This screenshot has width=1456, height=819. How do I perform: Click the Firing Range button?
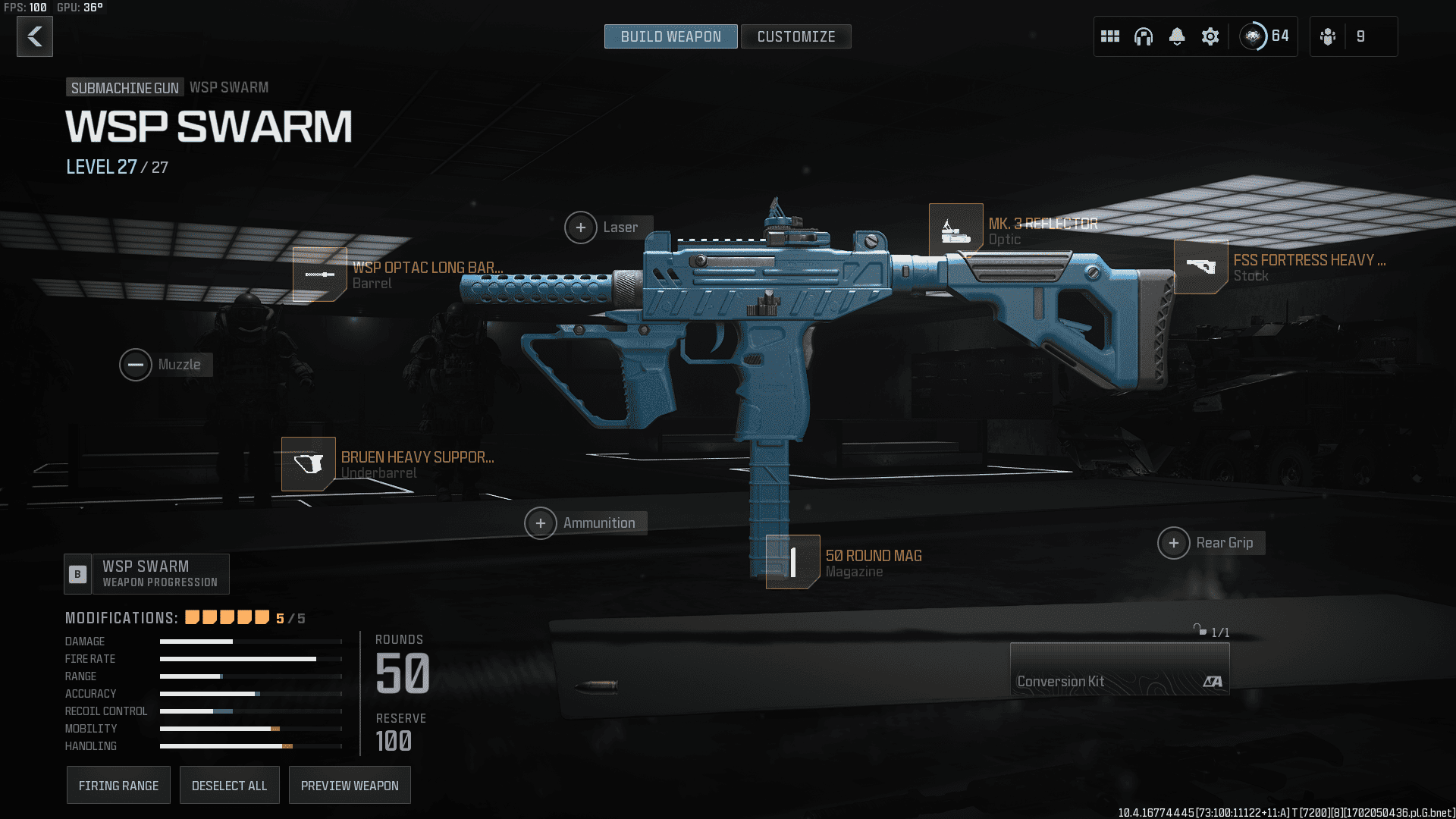pyautogui.click(x=118, y=785)
